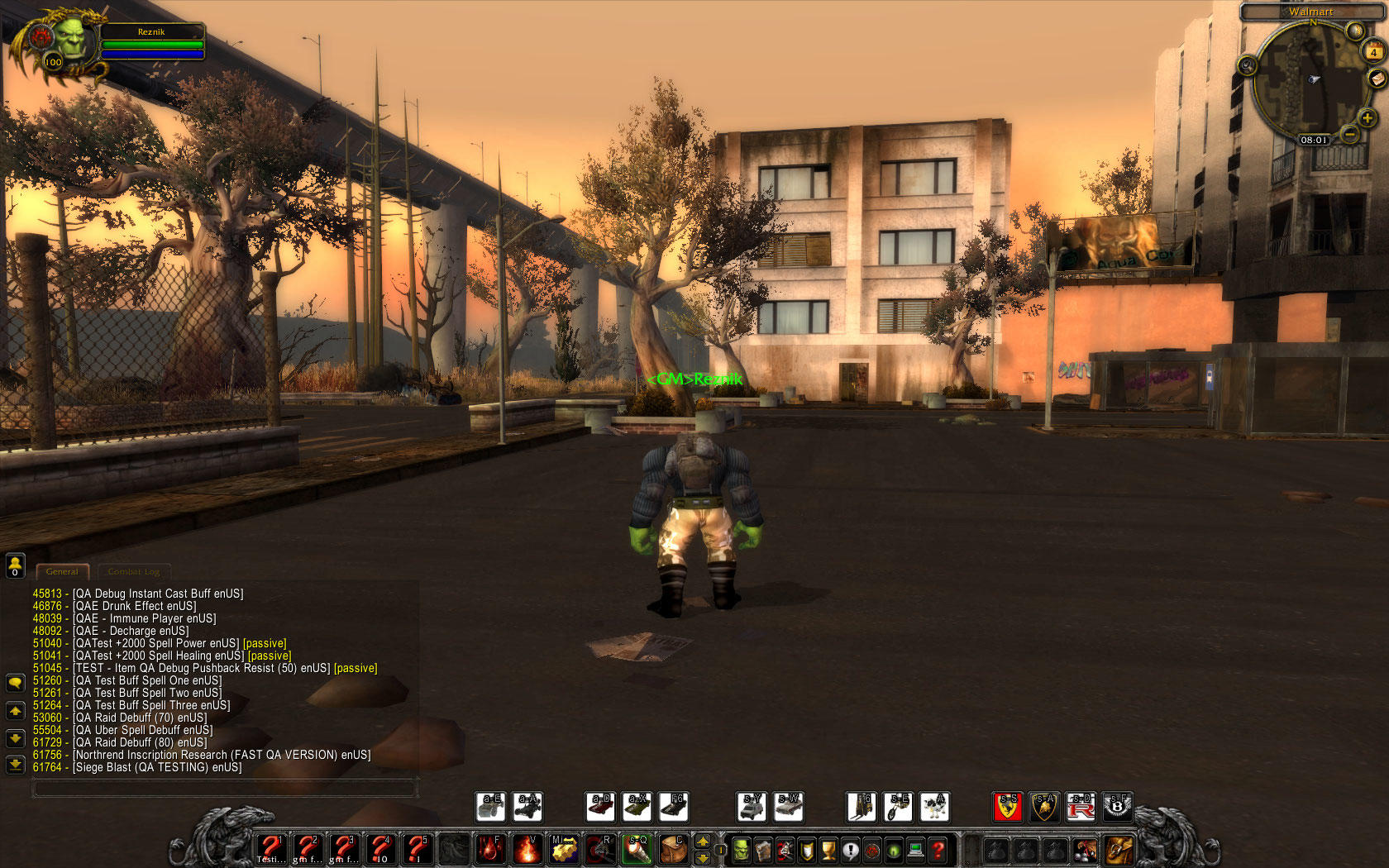Open the chat menu speech bubble button
Viewport: 1389px width, 868px height.
click(15, 683)
